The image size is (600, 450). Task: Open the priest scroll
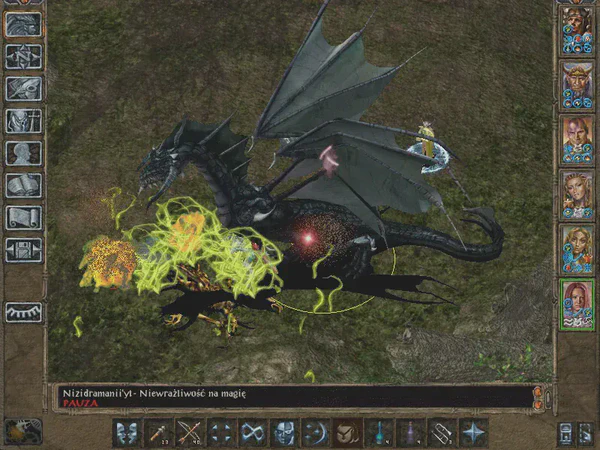tap(23, 217)
